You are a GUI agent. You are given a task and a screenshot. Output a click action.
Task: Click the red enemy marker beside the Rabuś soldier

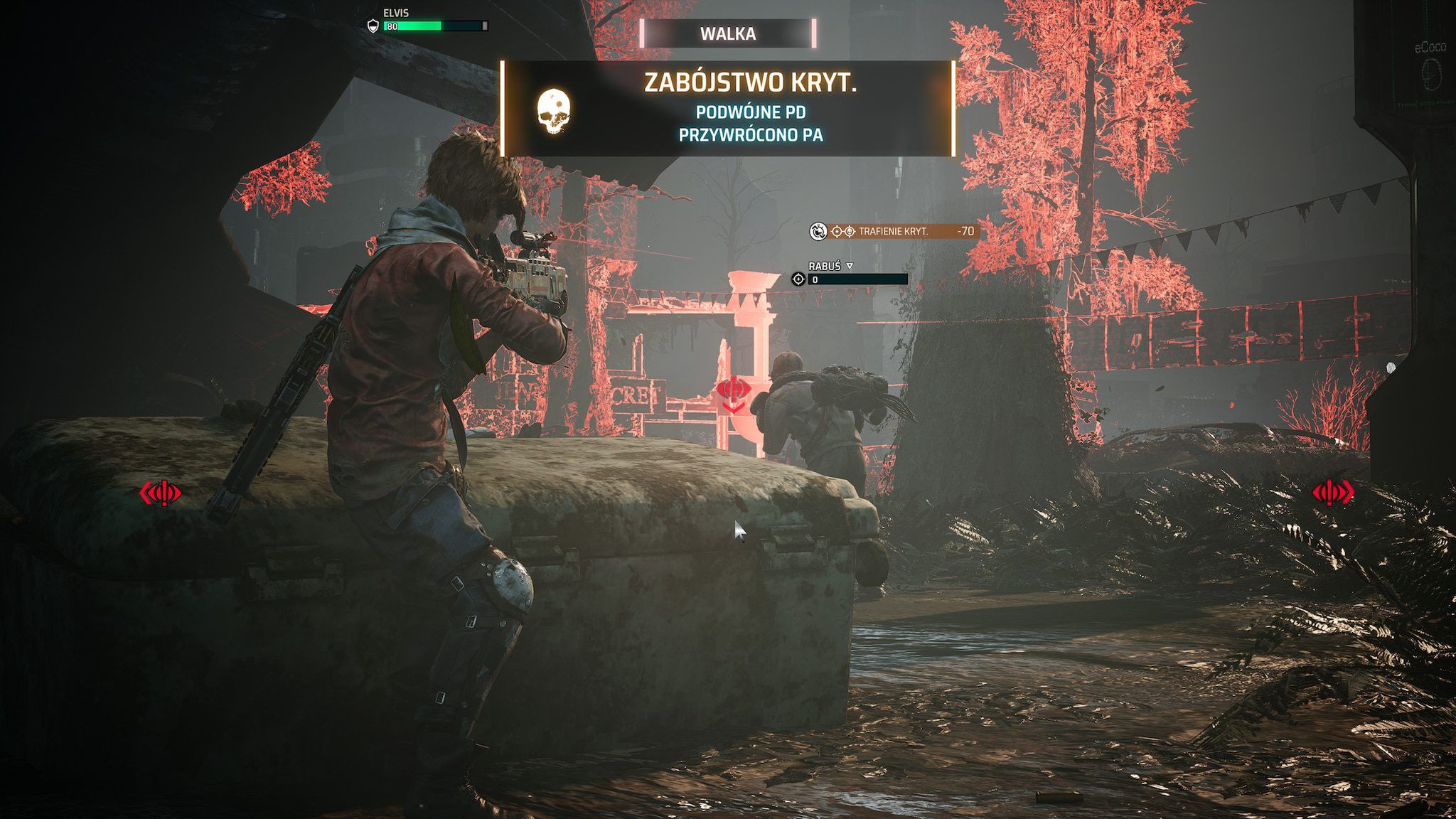[x=732, y=392]
